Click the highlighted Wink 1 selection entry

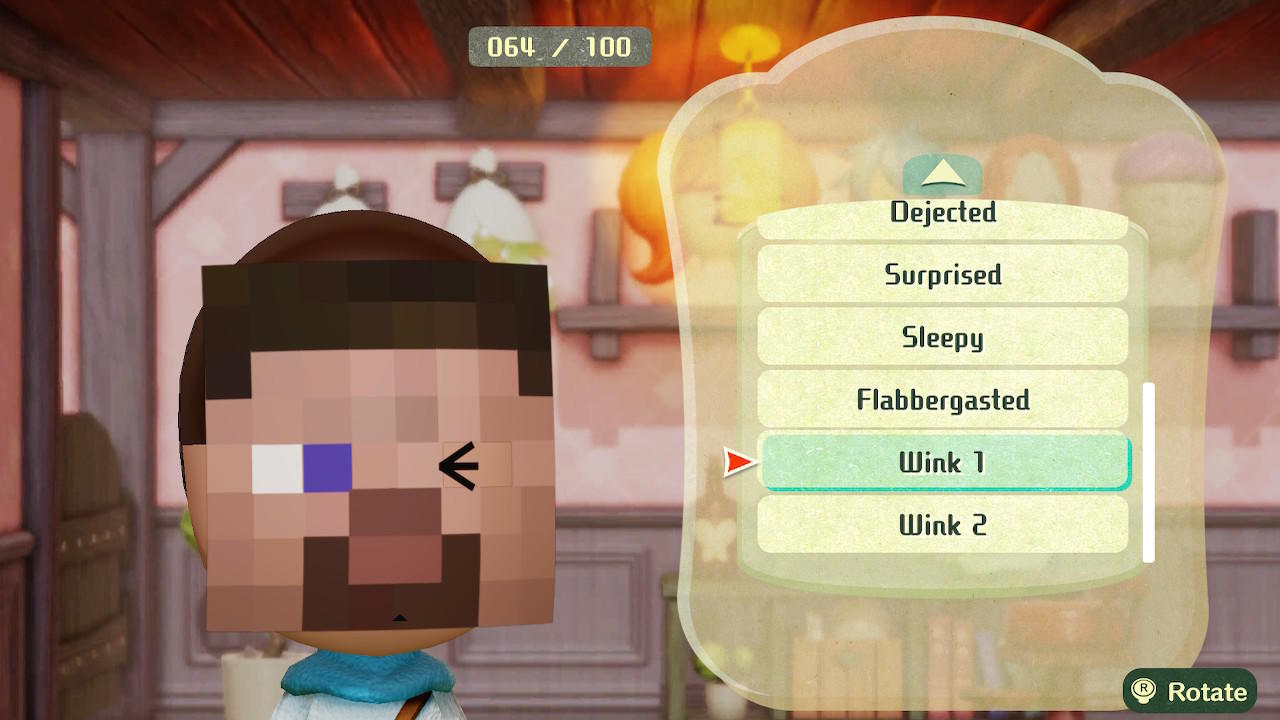[943, 462]
